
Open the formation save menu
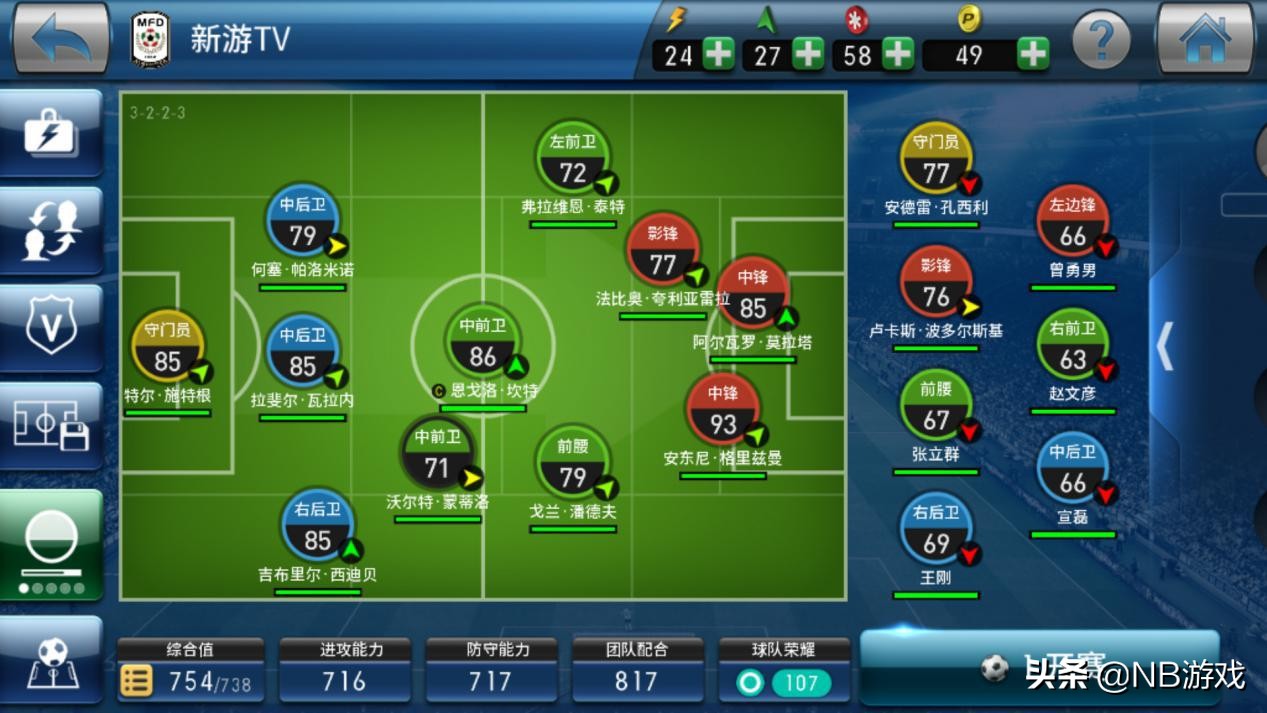click(52, 426)
